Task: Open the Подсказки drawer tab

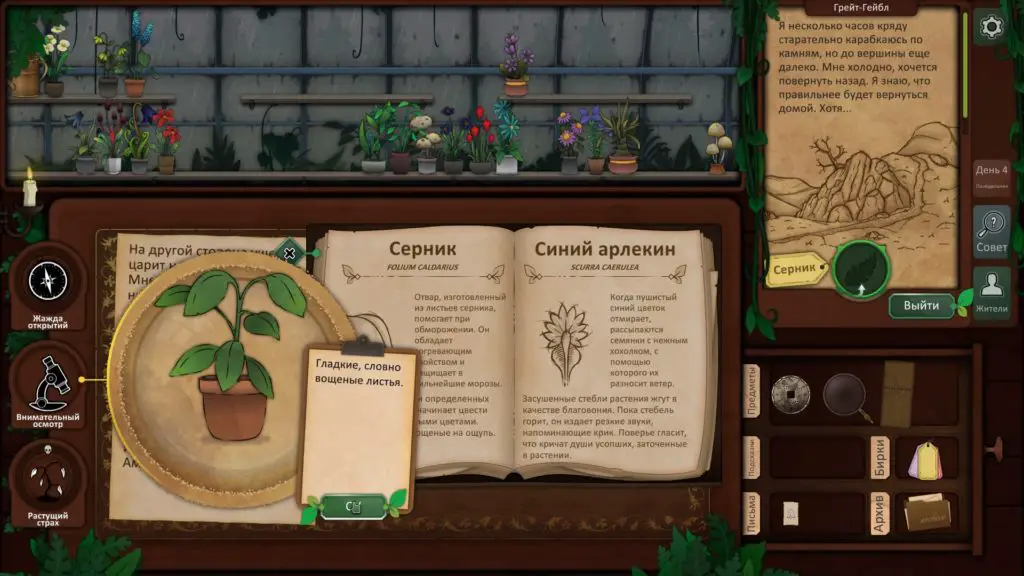Action: click(x=754, y=457)
